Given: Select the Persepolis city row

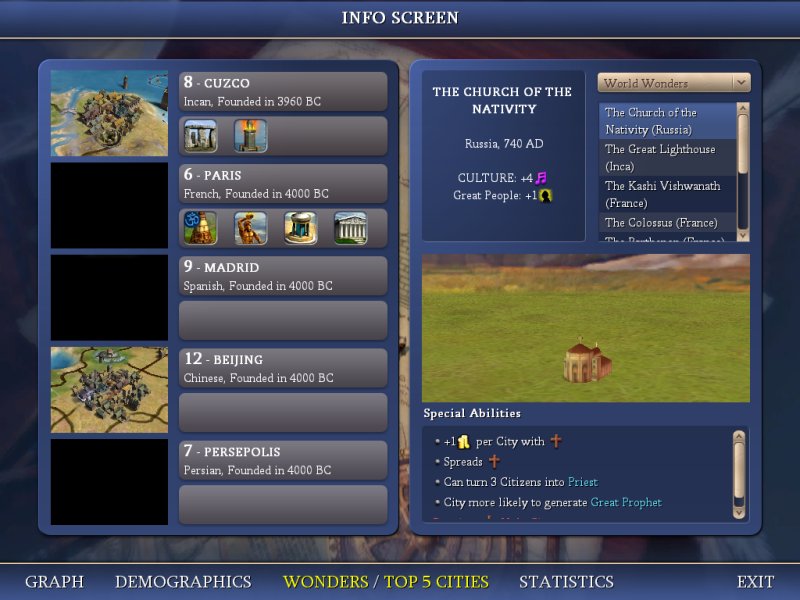Looking at the screenshot, I should (283, 460).
